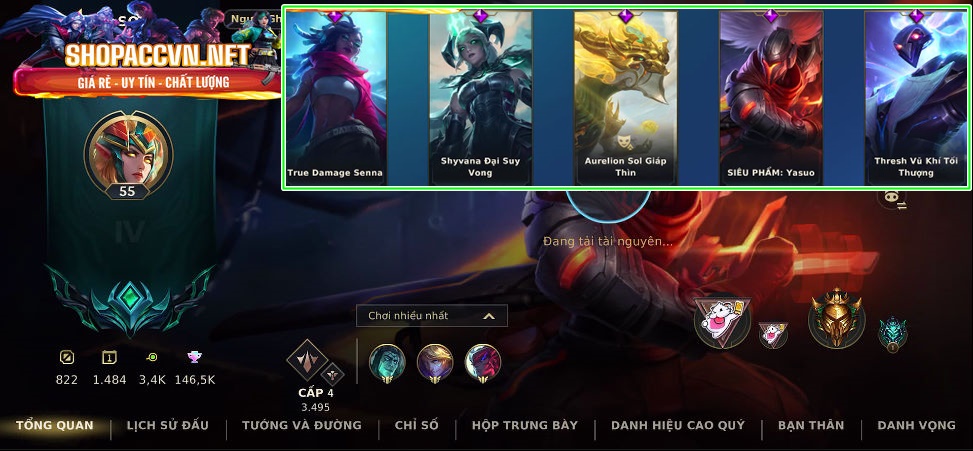Click the large poro challenge token
The height and width of the screenshot is (451, 973).
(722, 322)
